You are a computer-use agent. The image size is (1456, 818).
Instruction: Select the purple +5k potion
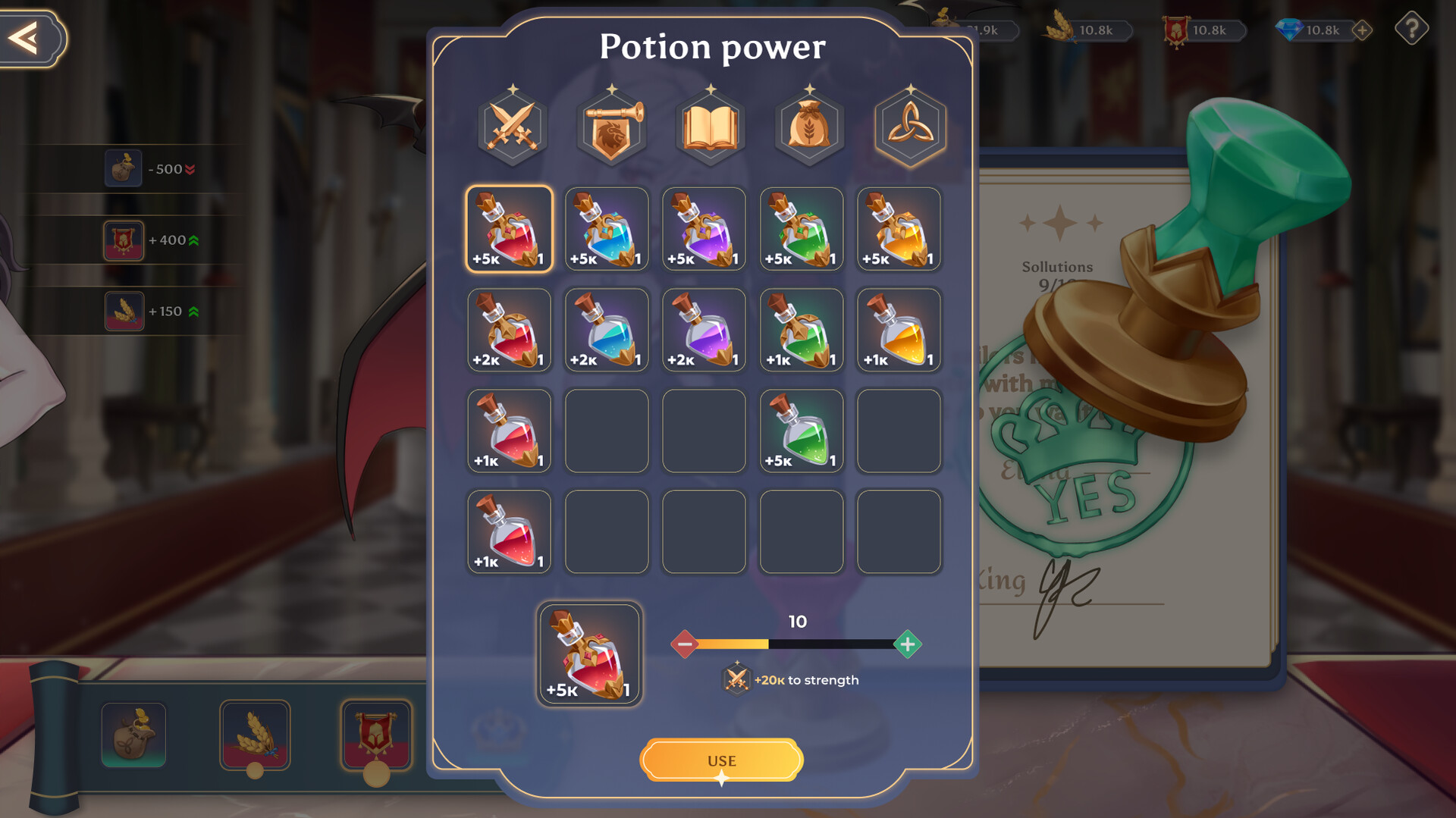[703, 229]
